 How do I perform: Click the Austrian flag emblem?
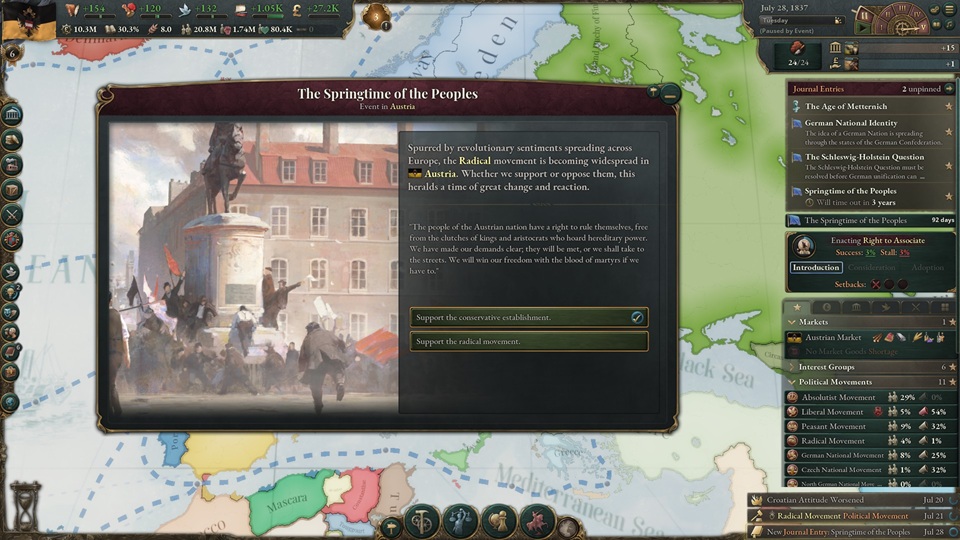(x=28, y=19)
